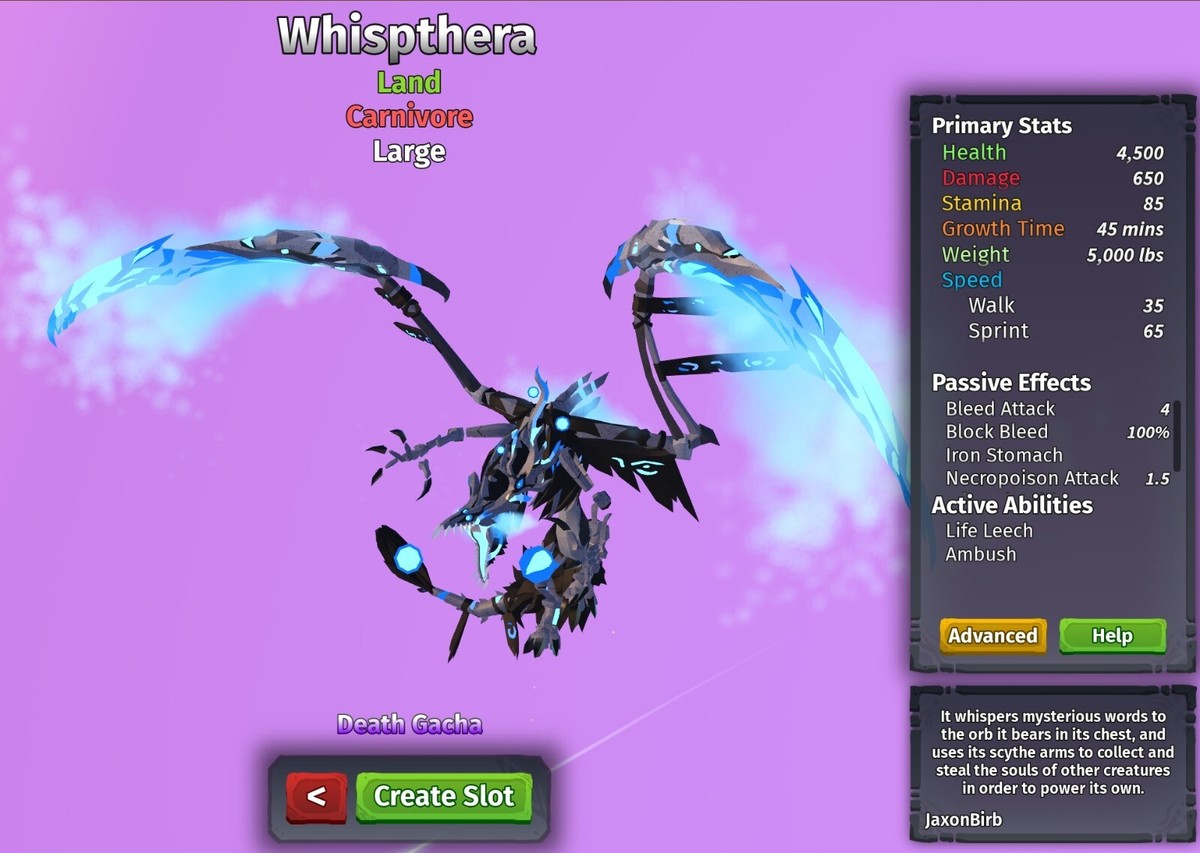Click the Necropoison Attack passive effect
Screen dimensions: 1200x853
point(1032,478)
